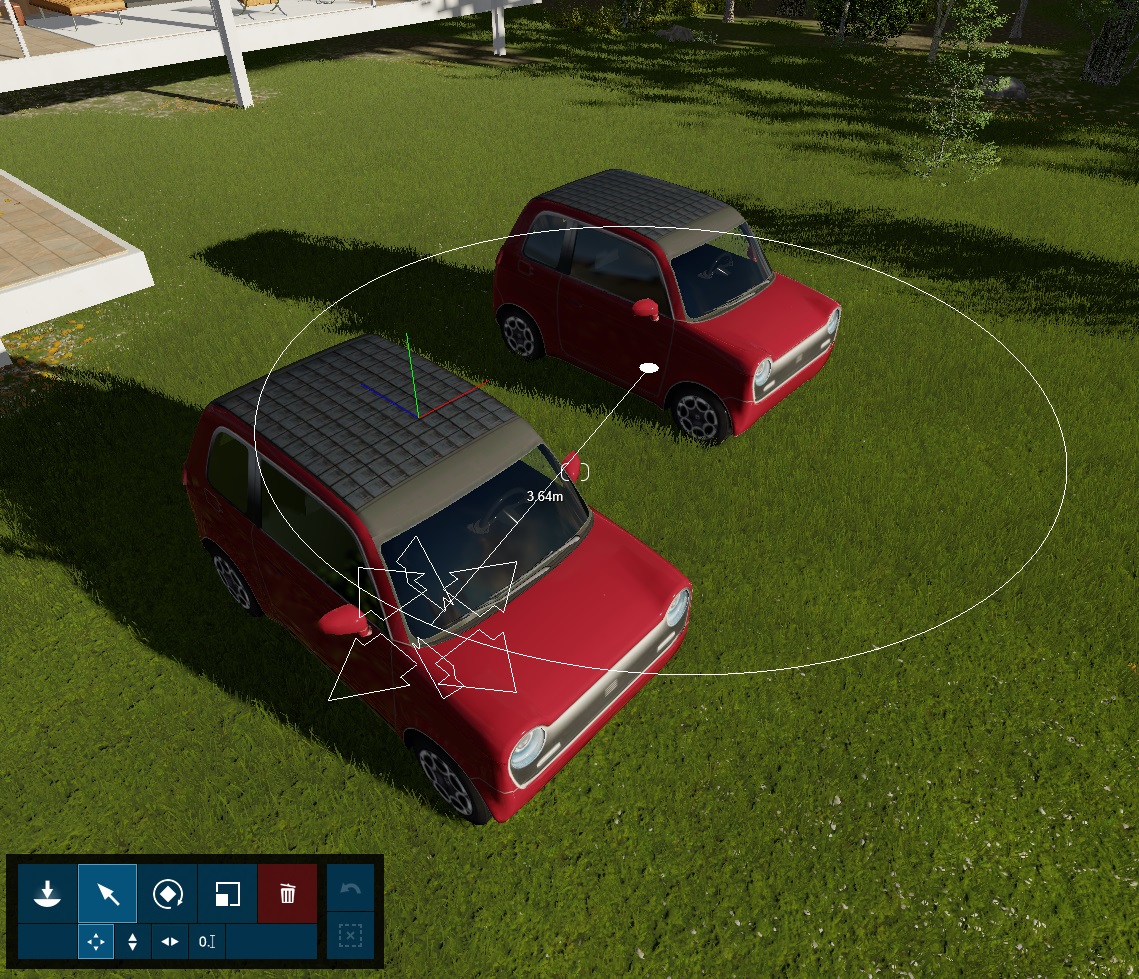1139x979 pixels.
Task: Select the place object tool
Action: click(47, 893)
